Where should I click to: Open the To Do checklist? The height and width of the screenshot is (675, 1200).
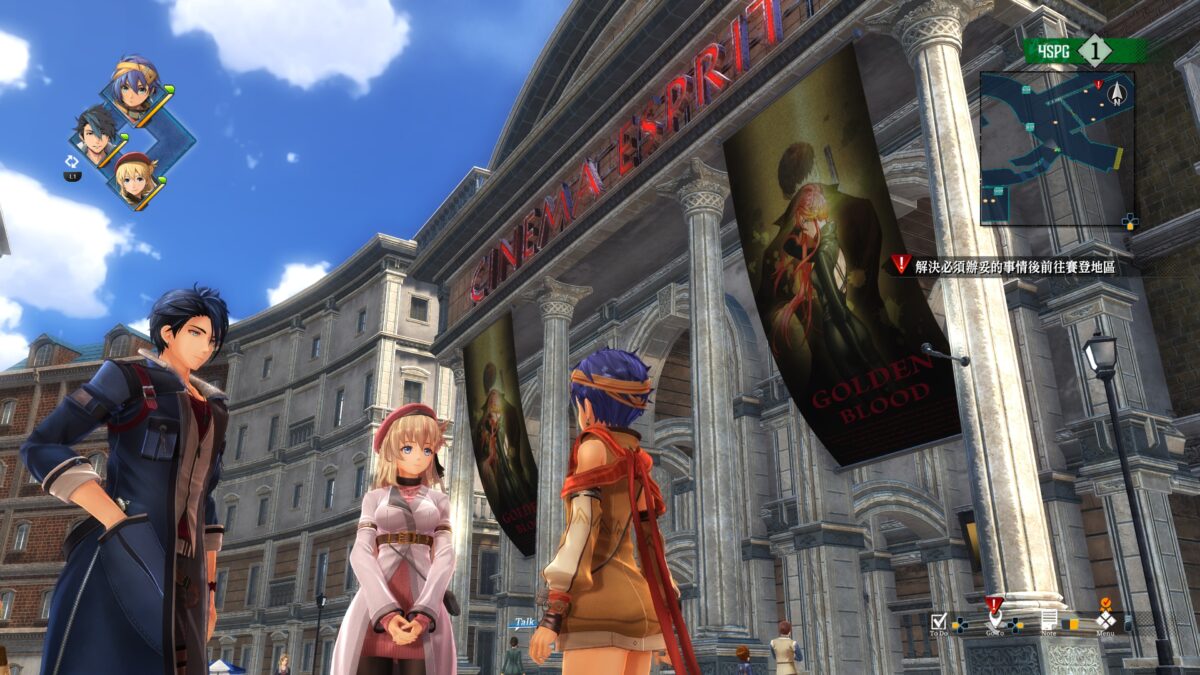click(x=938, y=620)
